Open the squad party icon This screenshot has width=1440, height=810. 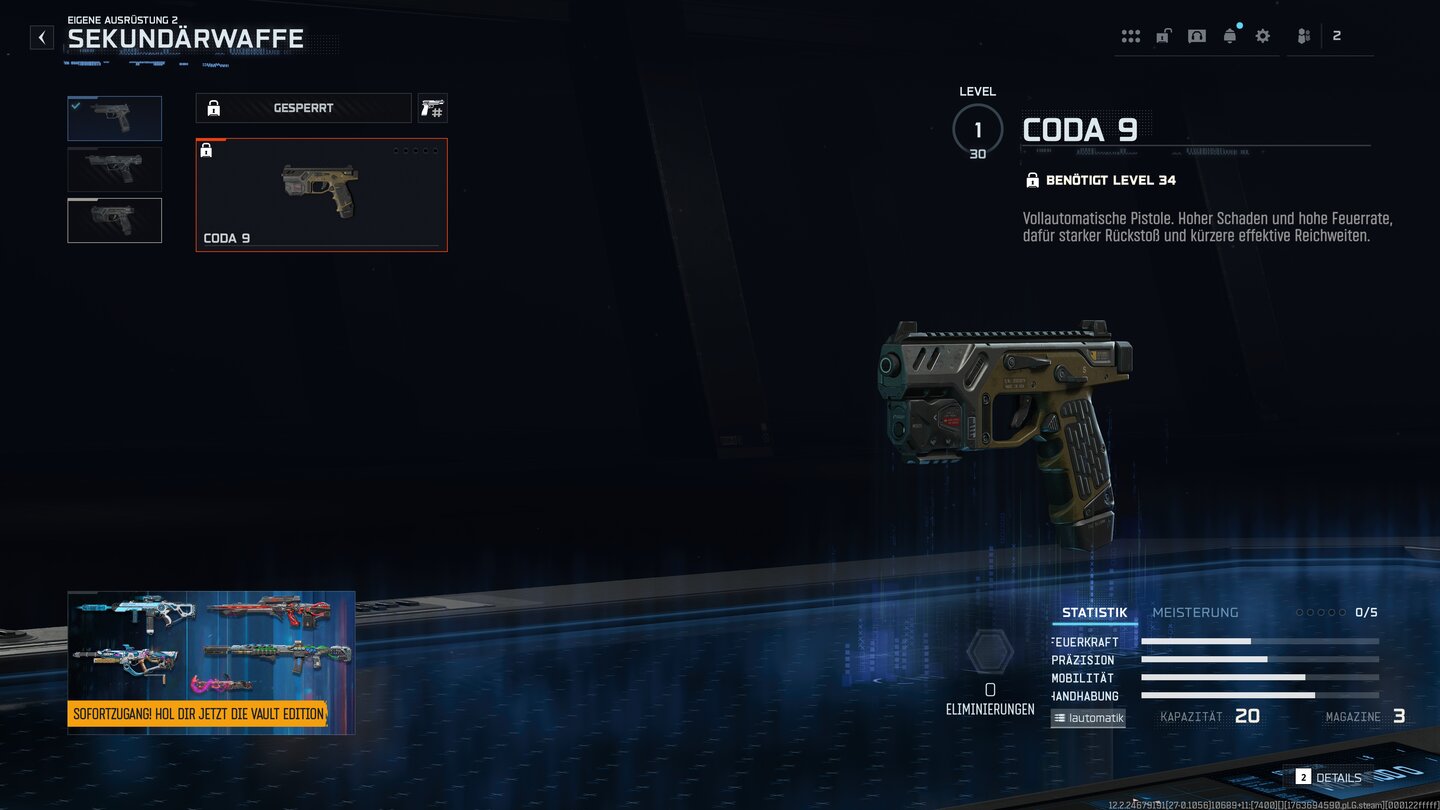point(1304,36)
